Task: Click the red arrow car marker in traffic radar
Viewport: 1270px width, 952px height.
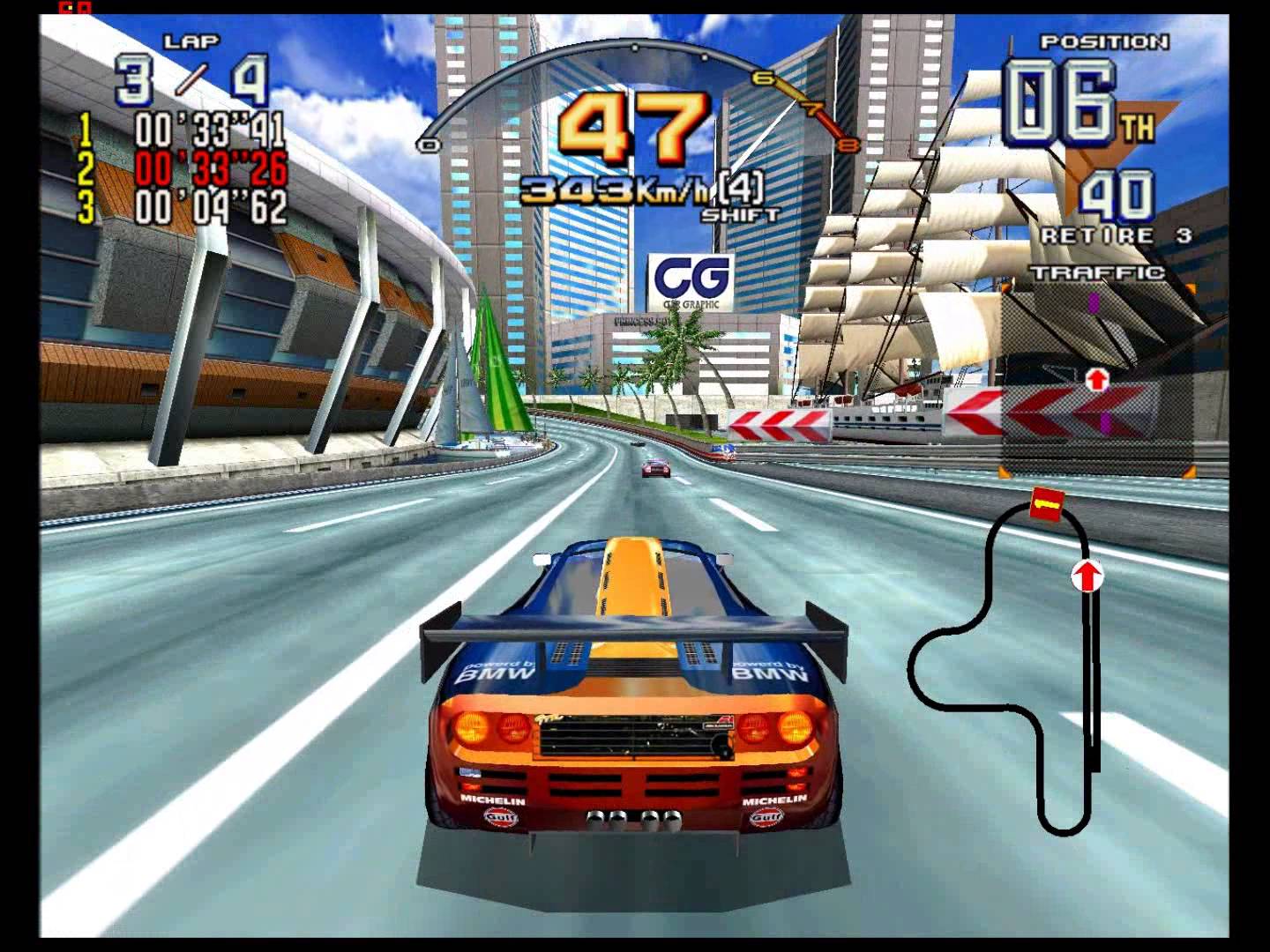Action: click(x=1096, y=379)
